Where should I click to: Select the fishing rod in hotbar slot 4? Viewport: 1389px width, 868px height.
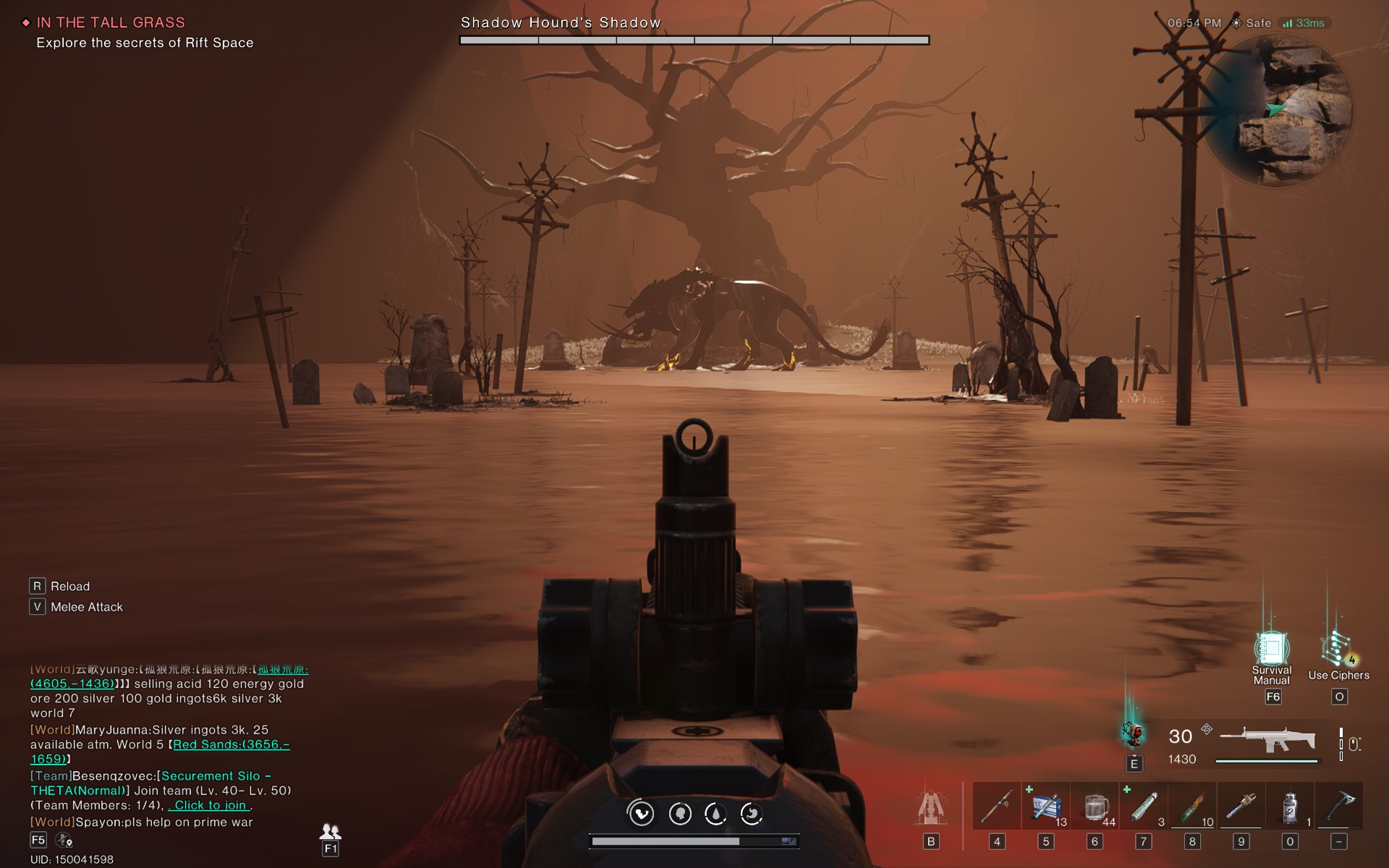tap(997, 805)
